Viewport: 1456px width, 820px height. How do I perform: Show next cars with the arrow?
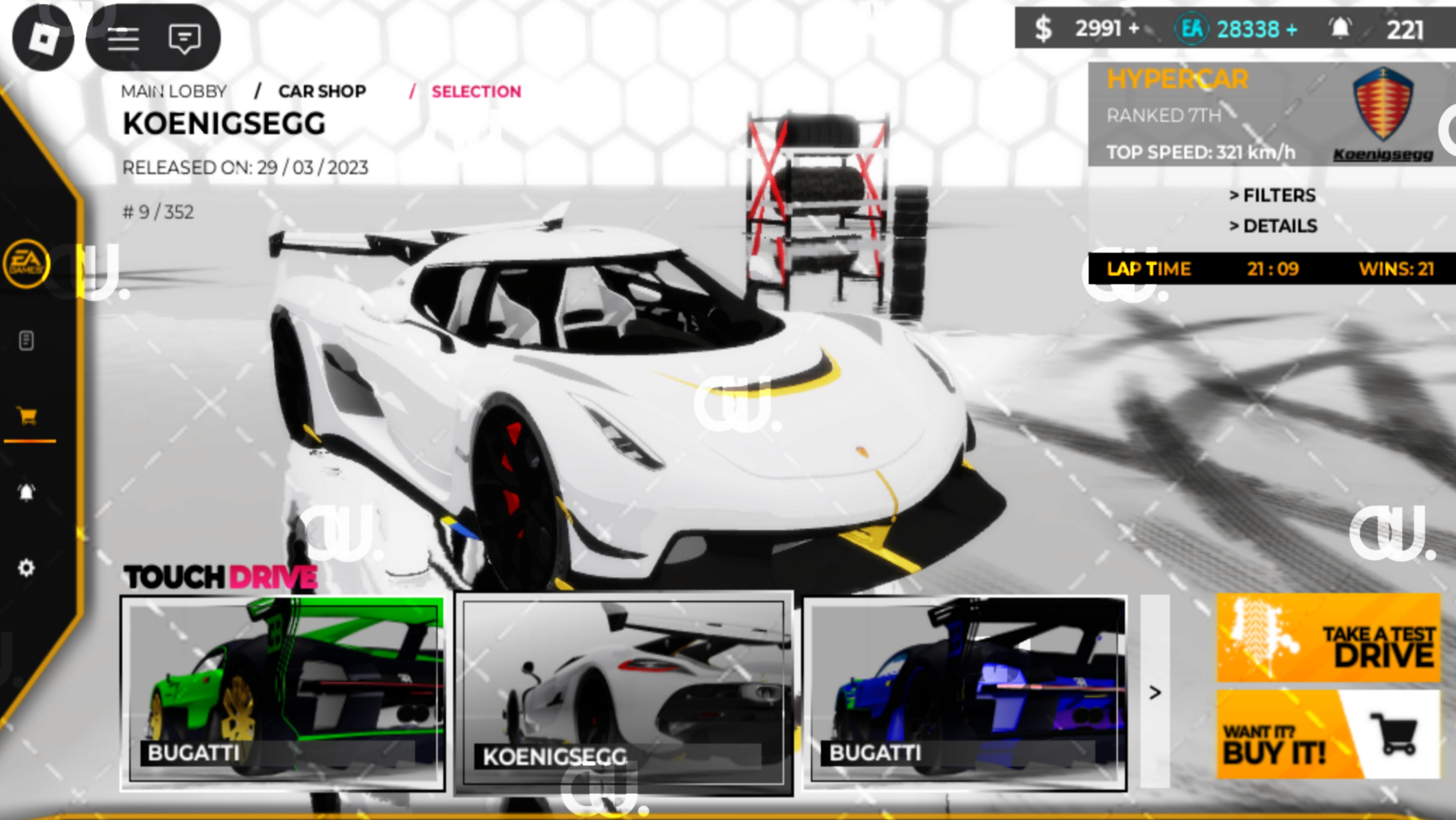[x=1155, y=692]
